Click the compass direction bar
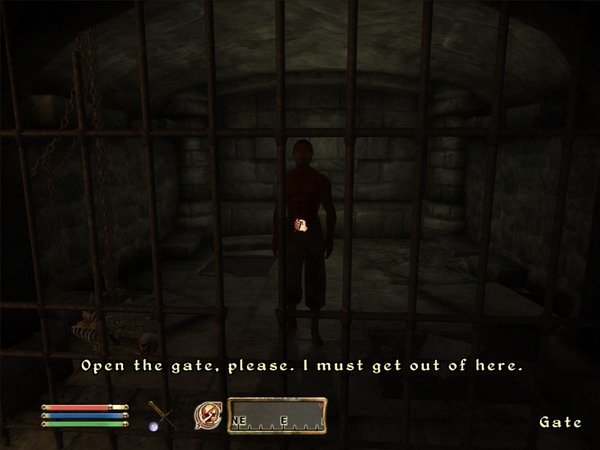 pyautogui.click(x=276, y=414)
